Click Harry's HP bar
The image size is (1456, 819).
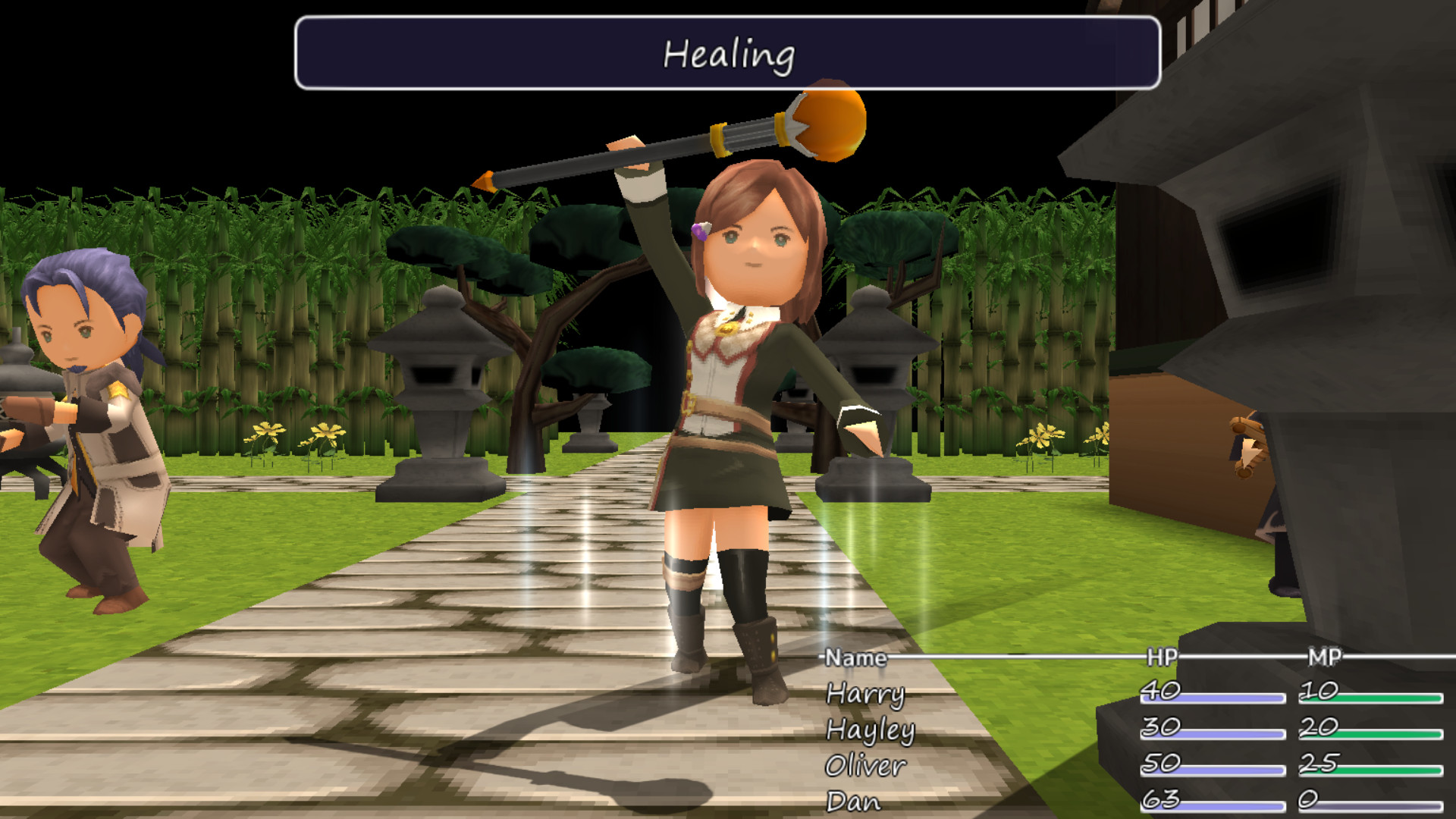click(x=1213, y=700)
